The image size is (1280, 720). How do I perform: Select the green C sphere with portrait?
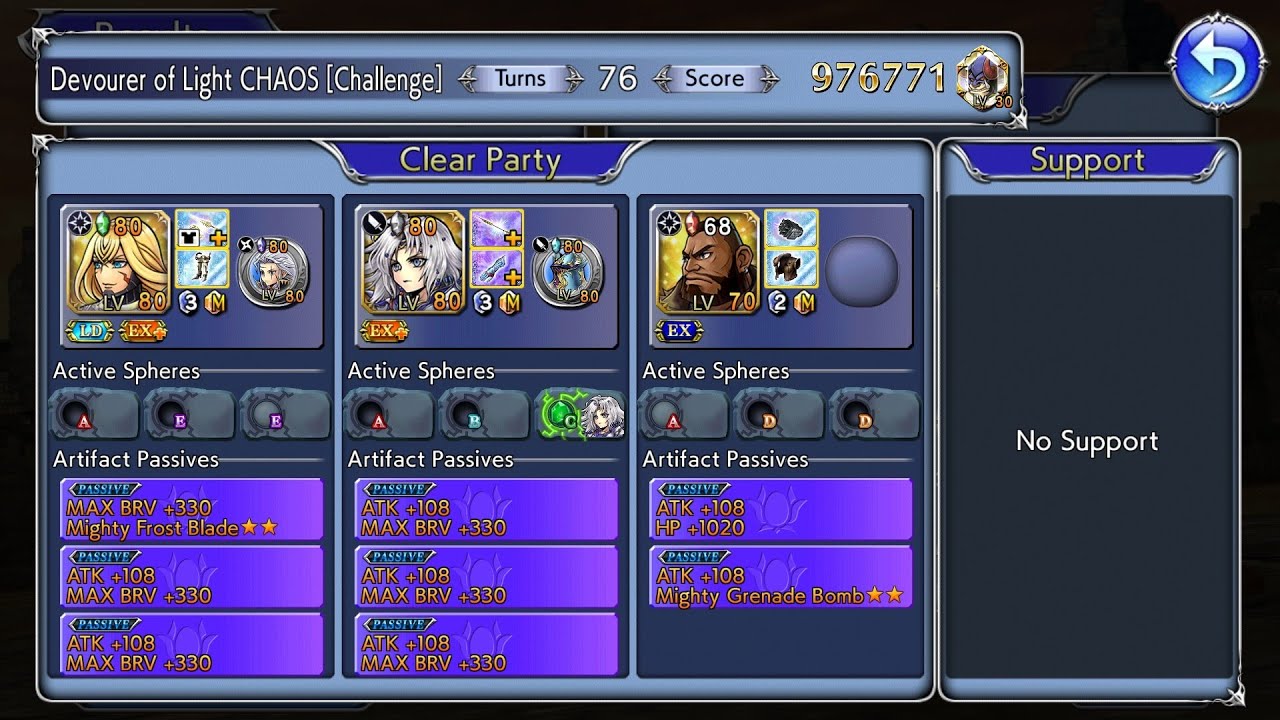point(581,415)
